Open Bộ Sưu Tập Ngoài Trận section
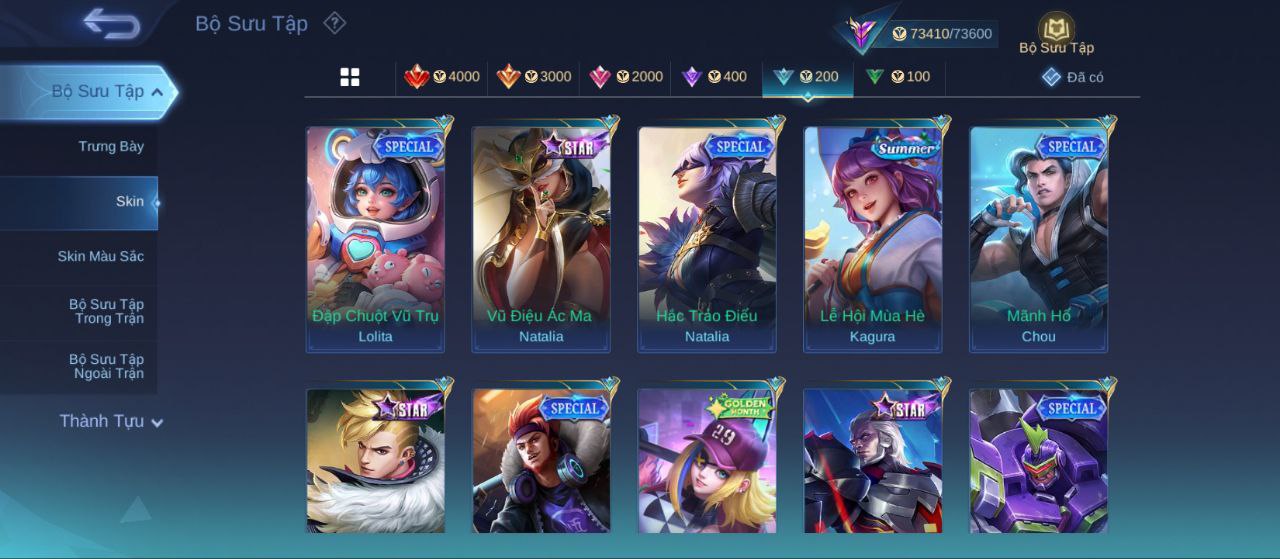Viewport: 1280px width, 559px height. point(106,366)
